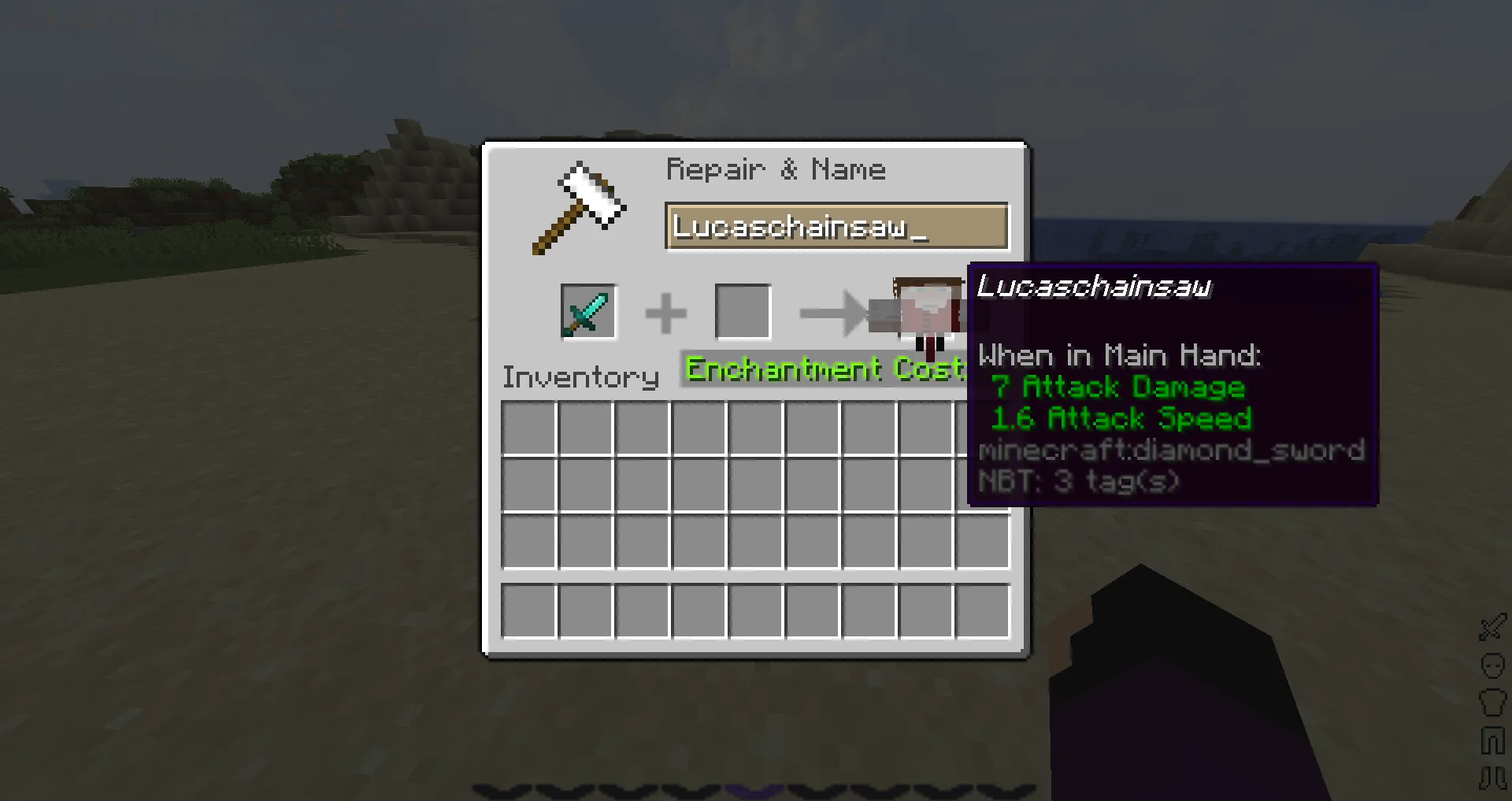The image size is (1512, 801).
Task: Click the green Enchantment Cost text
Action: point(824,369)
